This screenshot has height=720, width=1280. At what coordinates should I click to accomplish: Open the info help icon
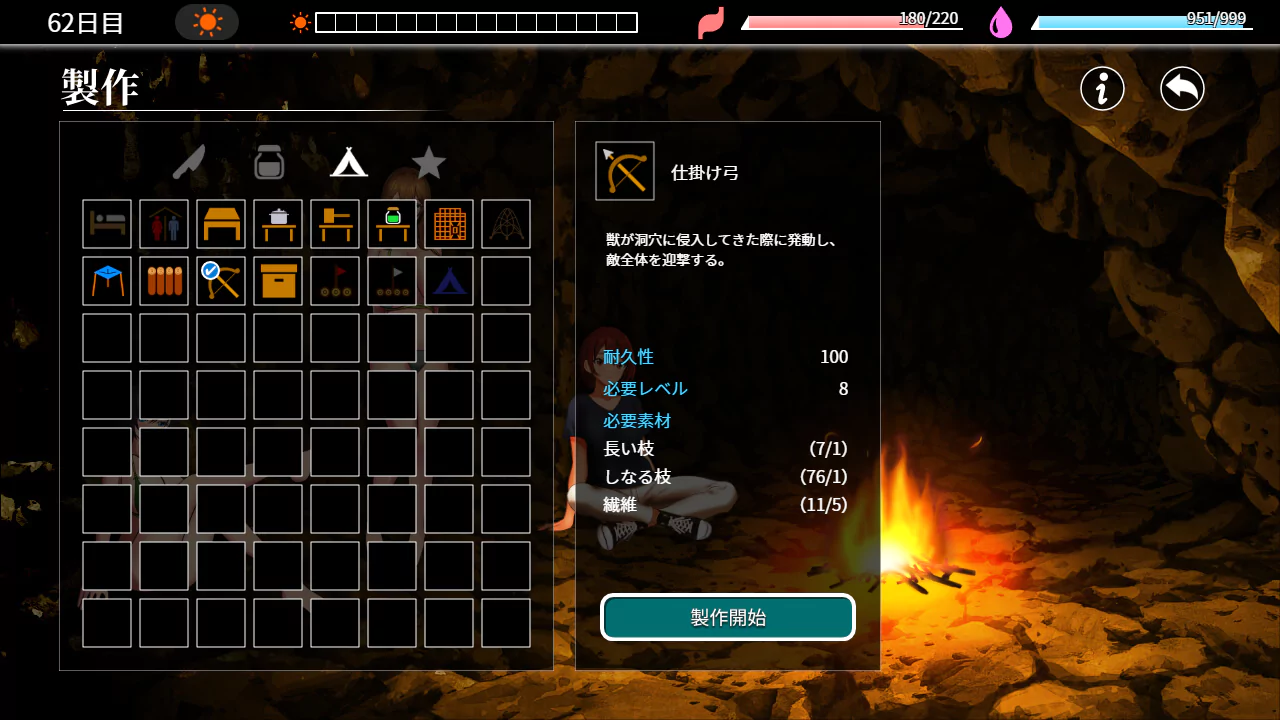(x=1102, y=89)
